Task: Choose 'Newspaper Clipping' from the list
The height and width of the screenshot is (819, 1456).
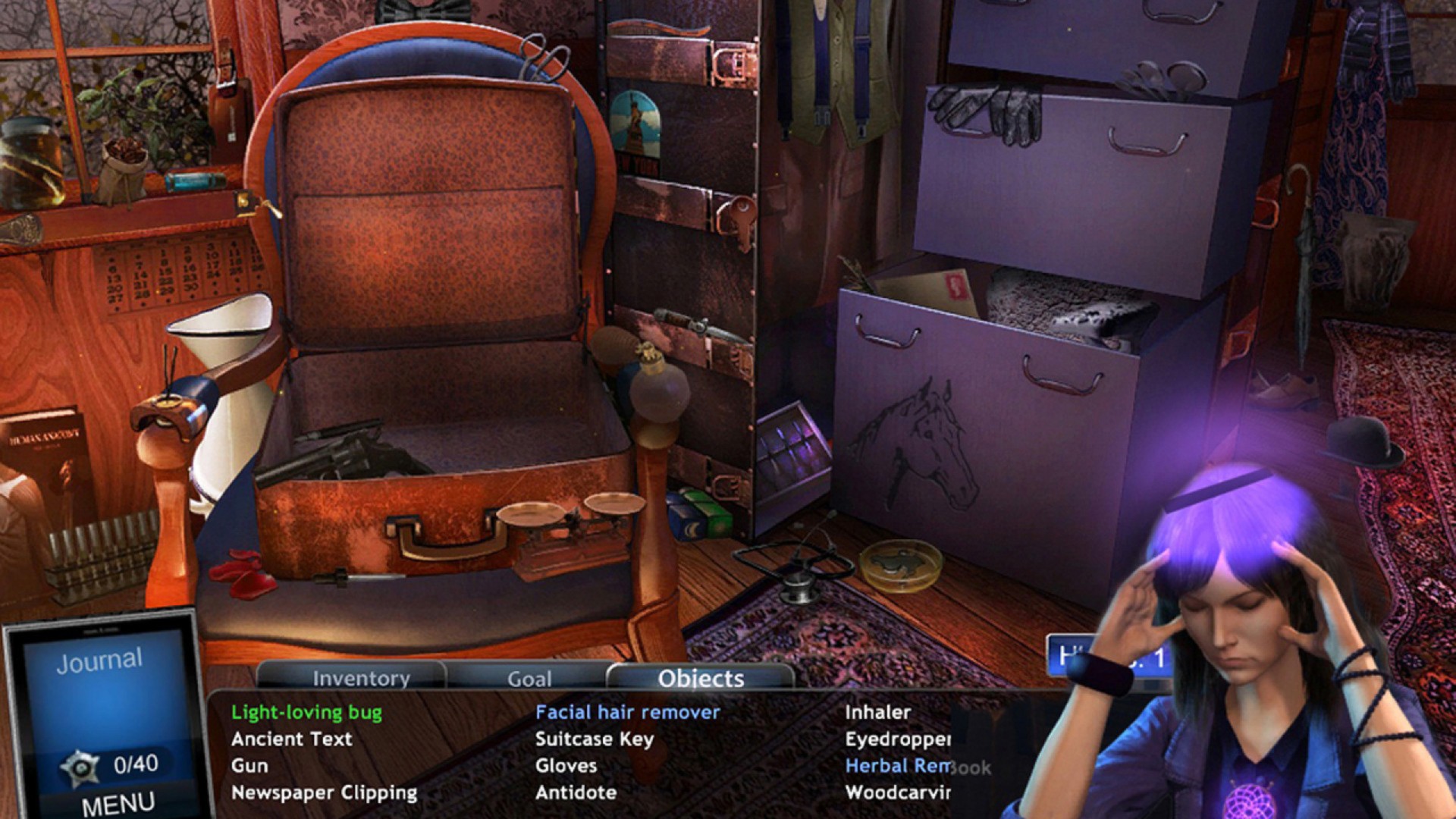Action: tap(324, 793)
